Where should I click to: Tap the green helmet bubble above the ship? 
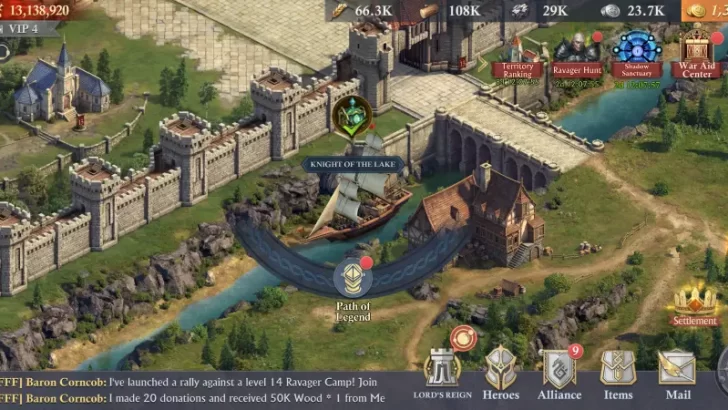click(x=351, y=115)
